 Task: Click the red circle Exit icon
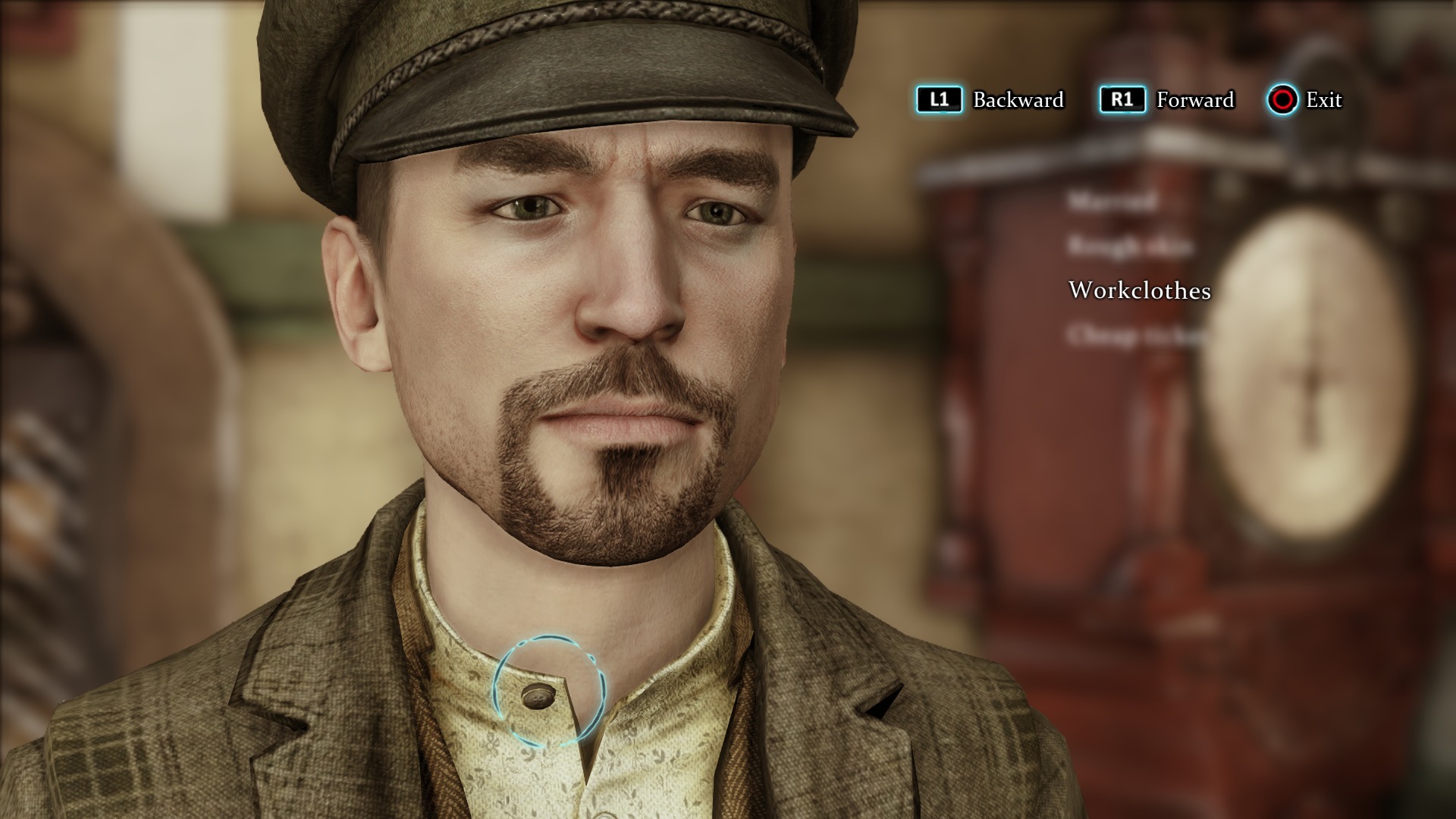(x=1283, y=99)
